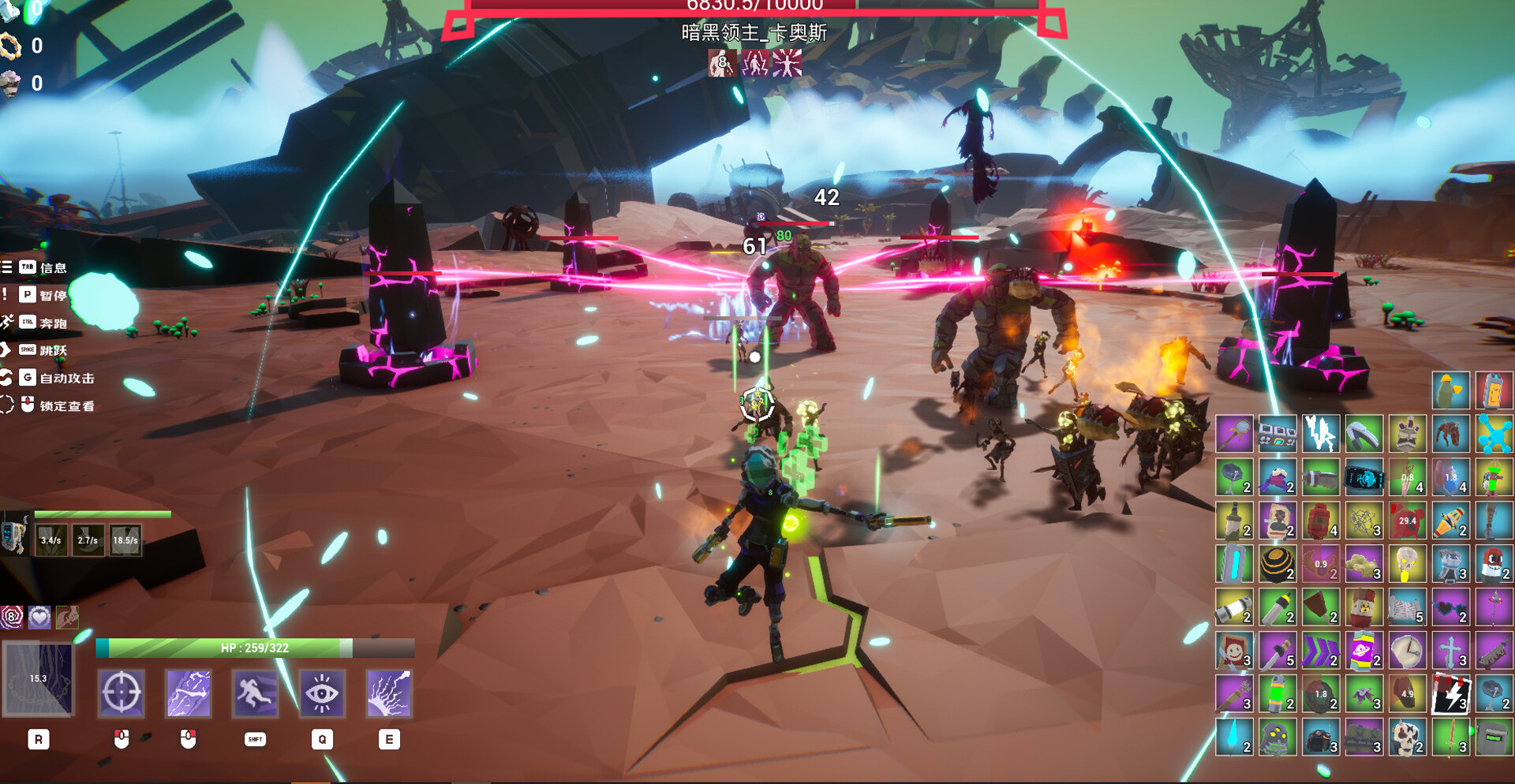Activate the crosshair target ability
Image resolution: width=1515 pixels, height=784 pixels.
click(121, 694)
